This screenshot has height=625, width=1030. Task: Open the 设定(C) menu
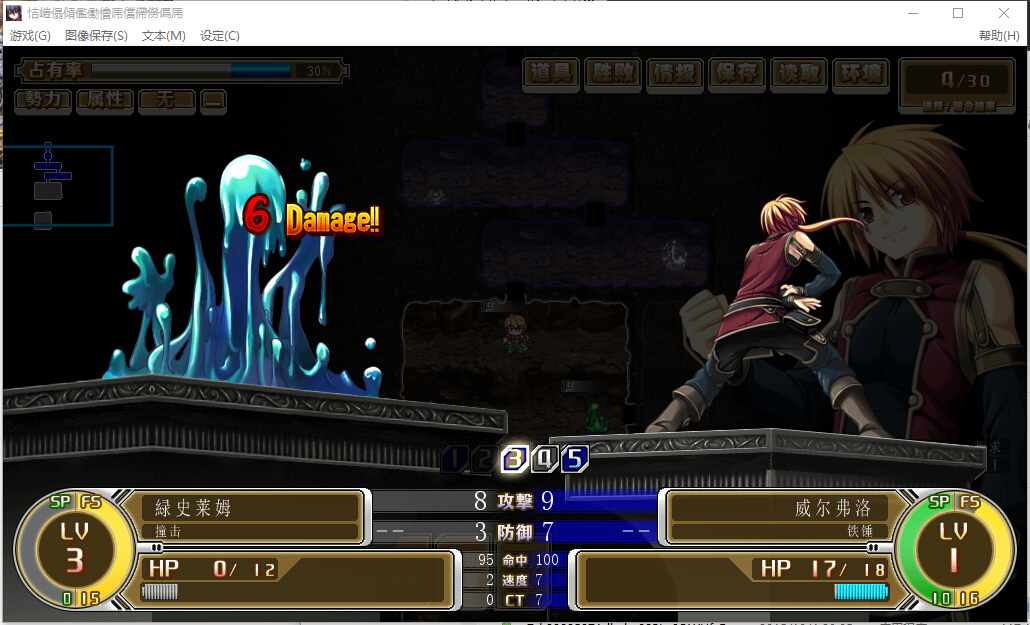[x=220, y=36]
